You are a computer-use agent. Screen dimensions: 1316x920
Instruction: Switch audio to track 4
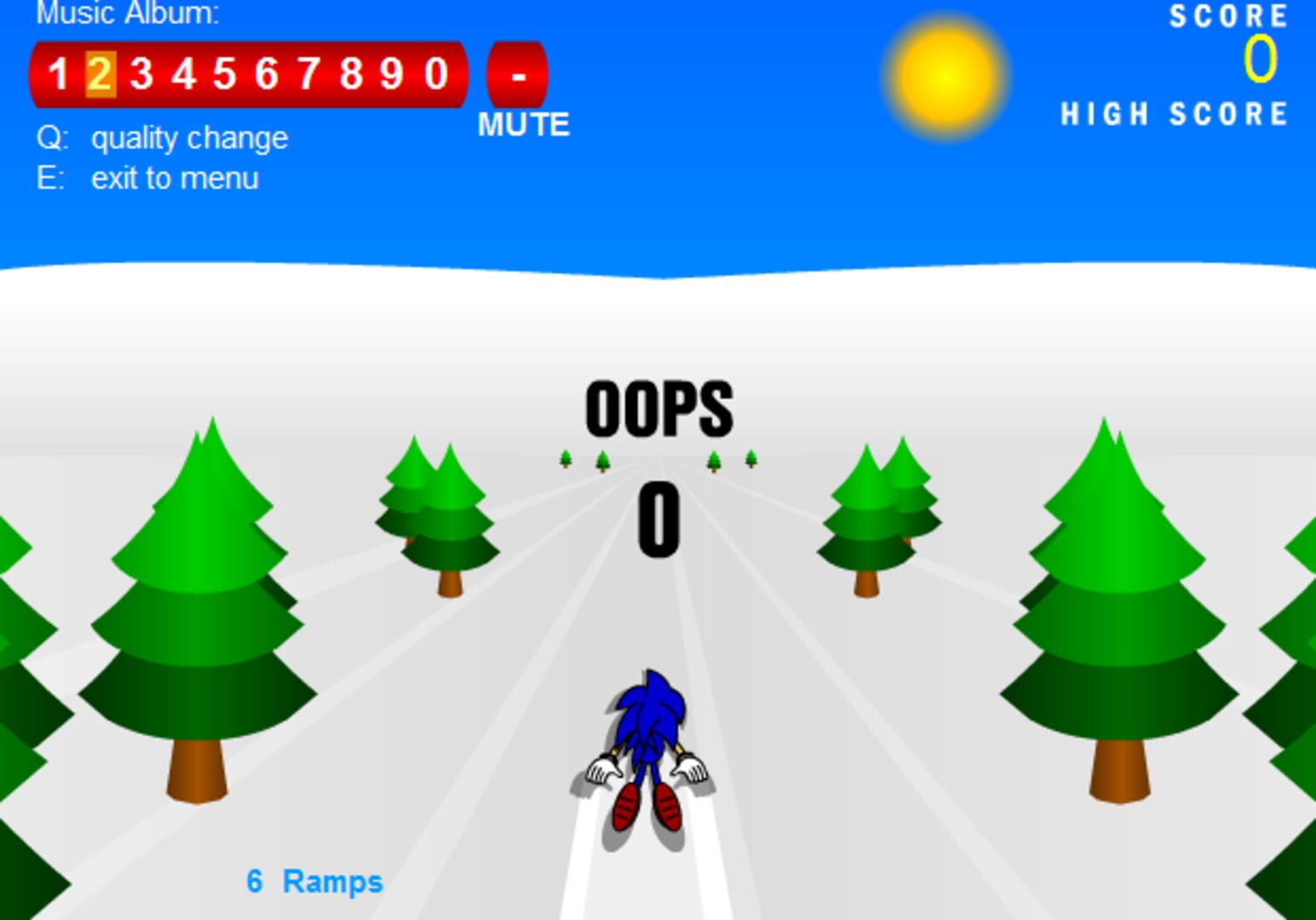click(182, 75)
